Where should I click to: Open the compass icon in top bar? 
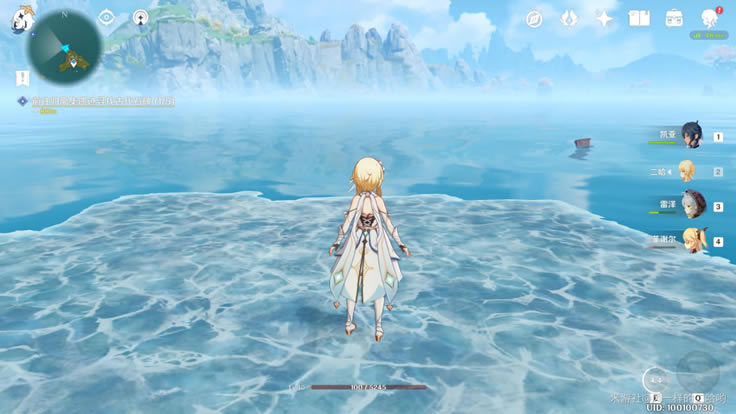[534, 19]
